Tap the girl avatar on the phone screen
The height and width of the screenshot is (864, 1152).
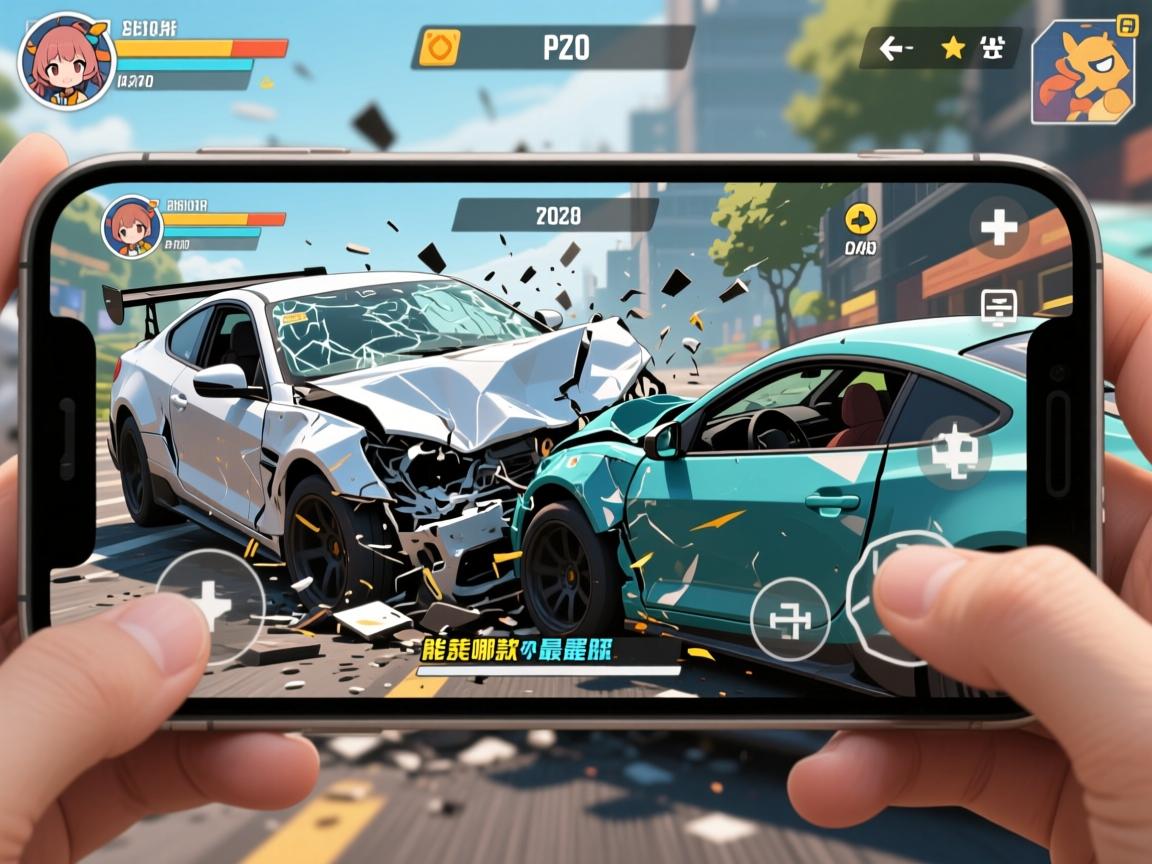(x=131, y=224)
